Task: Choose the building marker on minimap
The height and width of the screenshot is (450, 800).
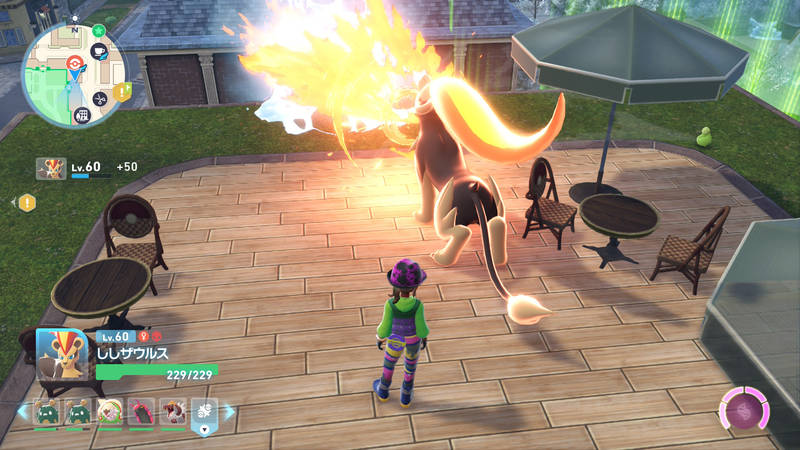Action: pos(81,114)
